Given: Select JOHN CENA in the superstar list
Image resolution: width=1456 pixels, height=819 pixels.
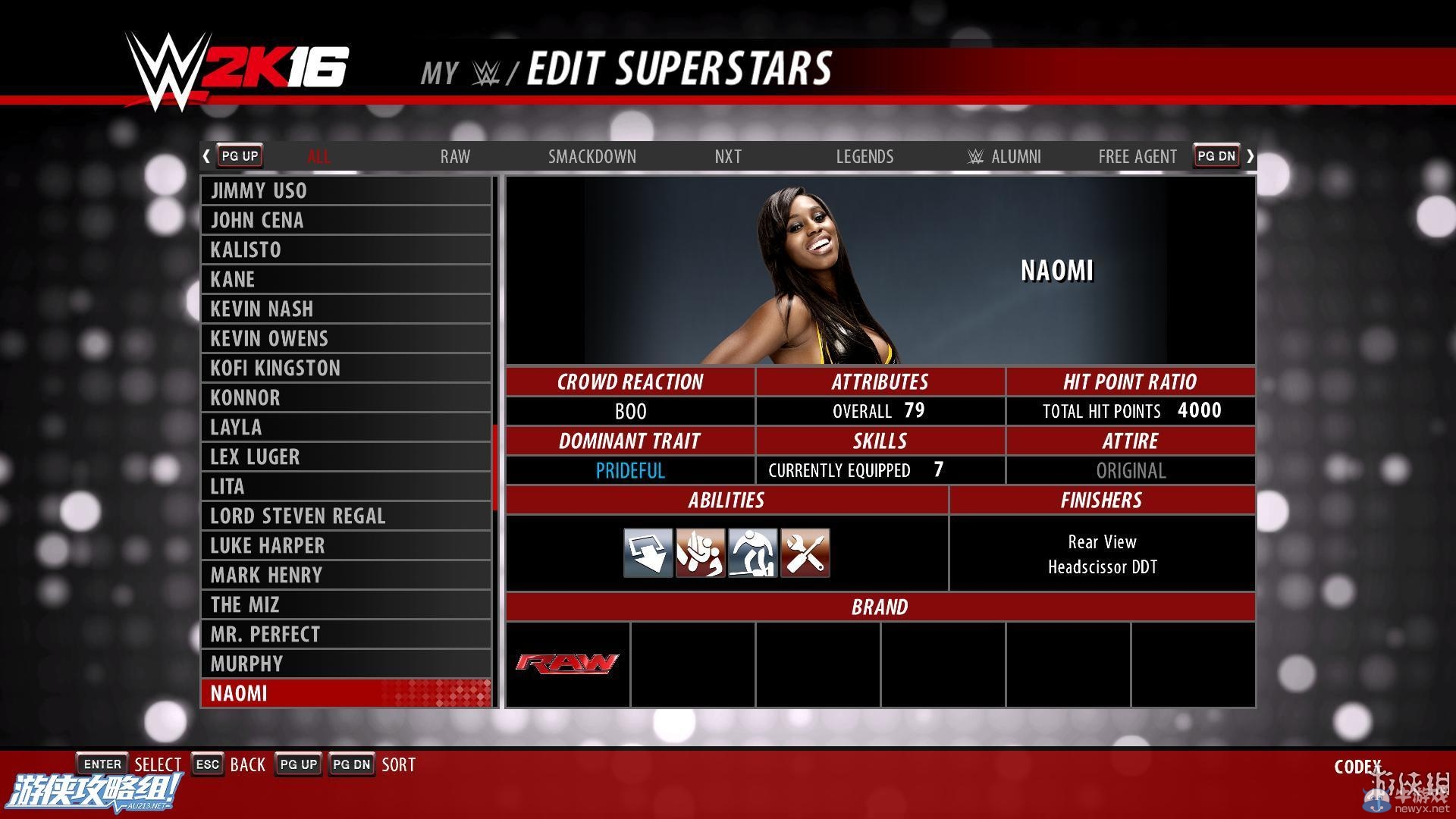Looking at the screenshot, I should [256, 220].
